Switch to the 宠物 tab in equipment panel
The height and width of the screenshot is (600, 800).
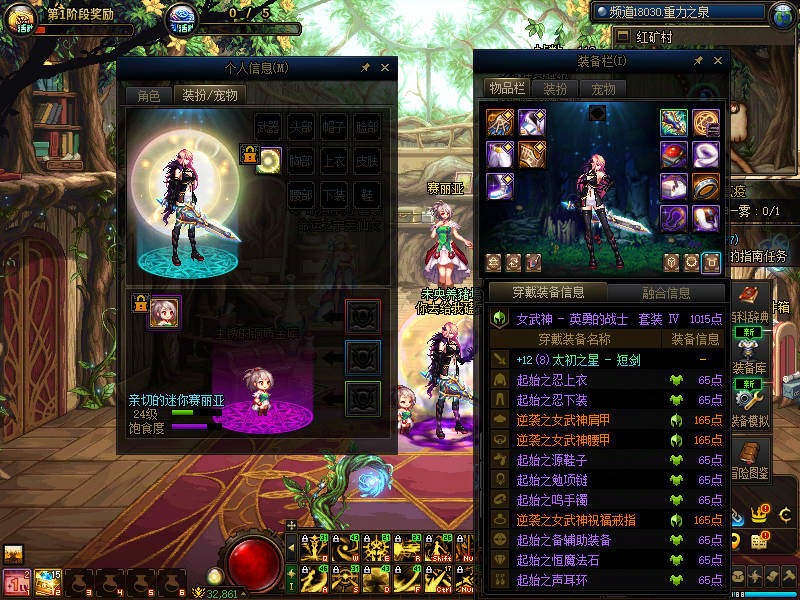[x=604, y=88]
